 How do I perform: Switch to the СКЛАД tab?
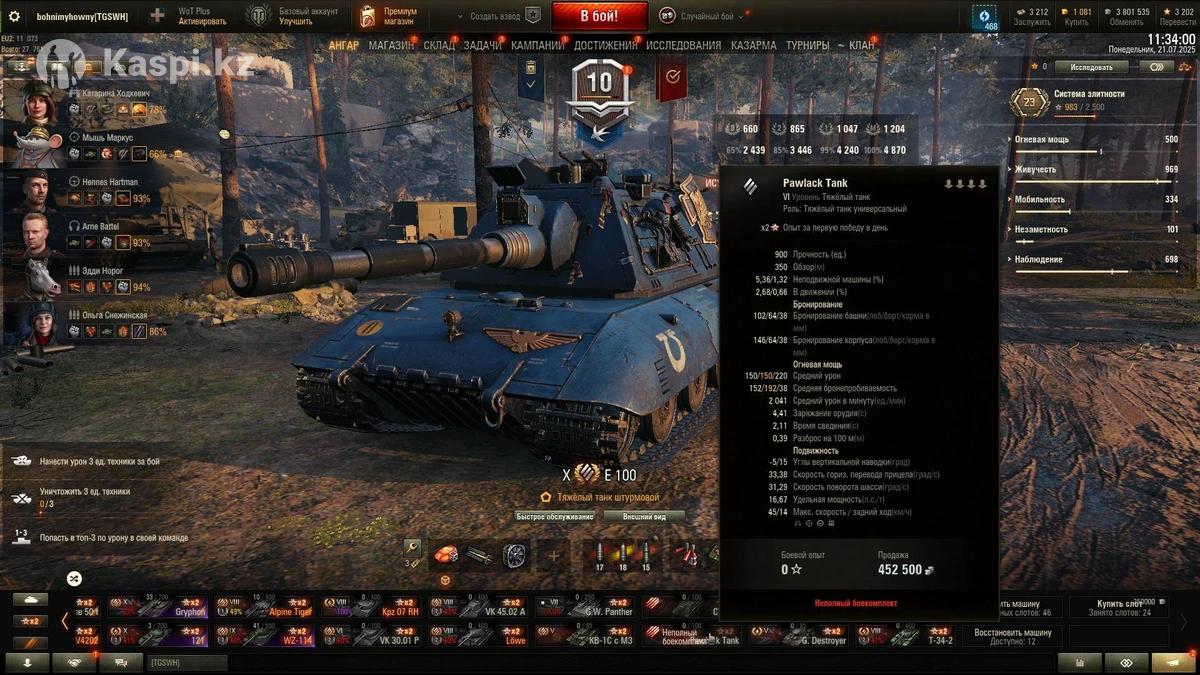point(439,45)
